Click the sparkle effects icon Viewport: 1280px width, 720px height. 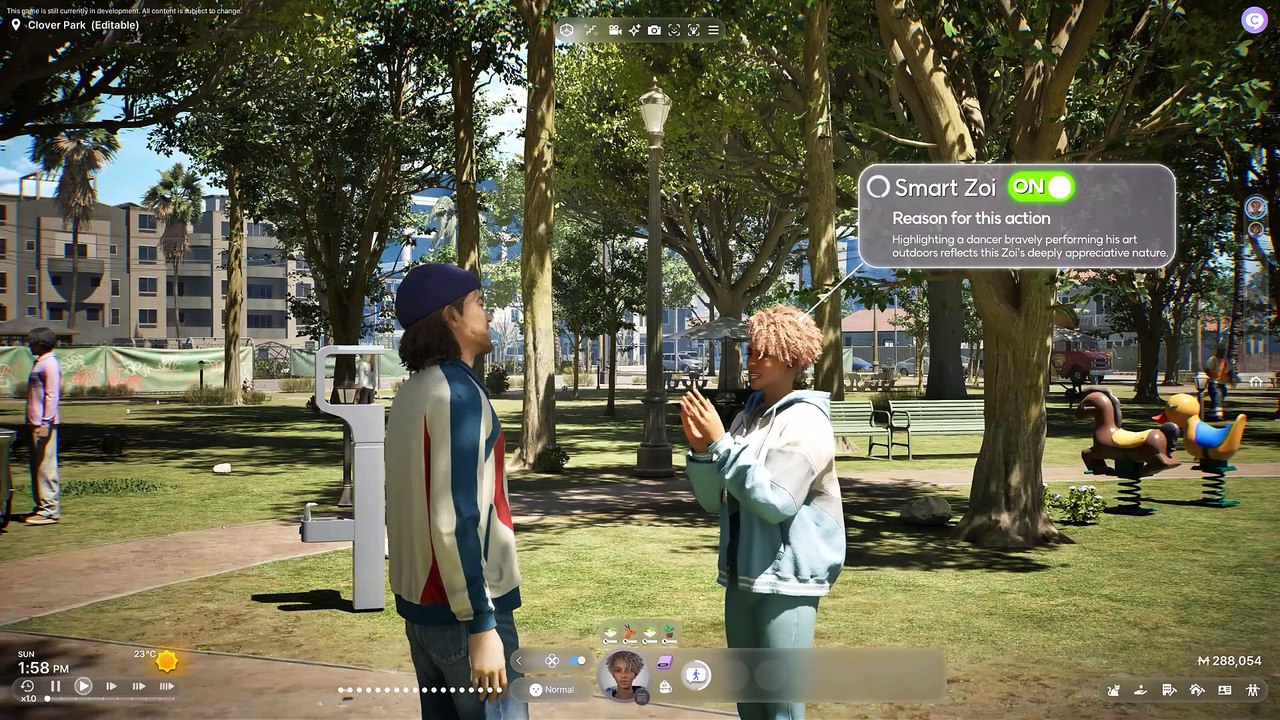pyautogui.click(x=634, y=30)
